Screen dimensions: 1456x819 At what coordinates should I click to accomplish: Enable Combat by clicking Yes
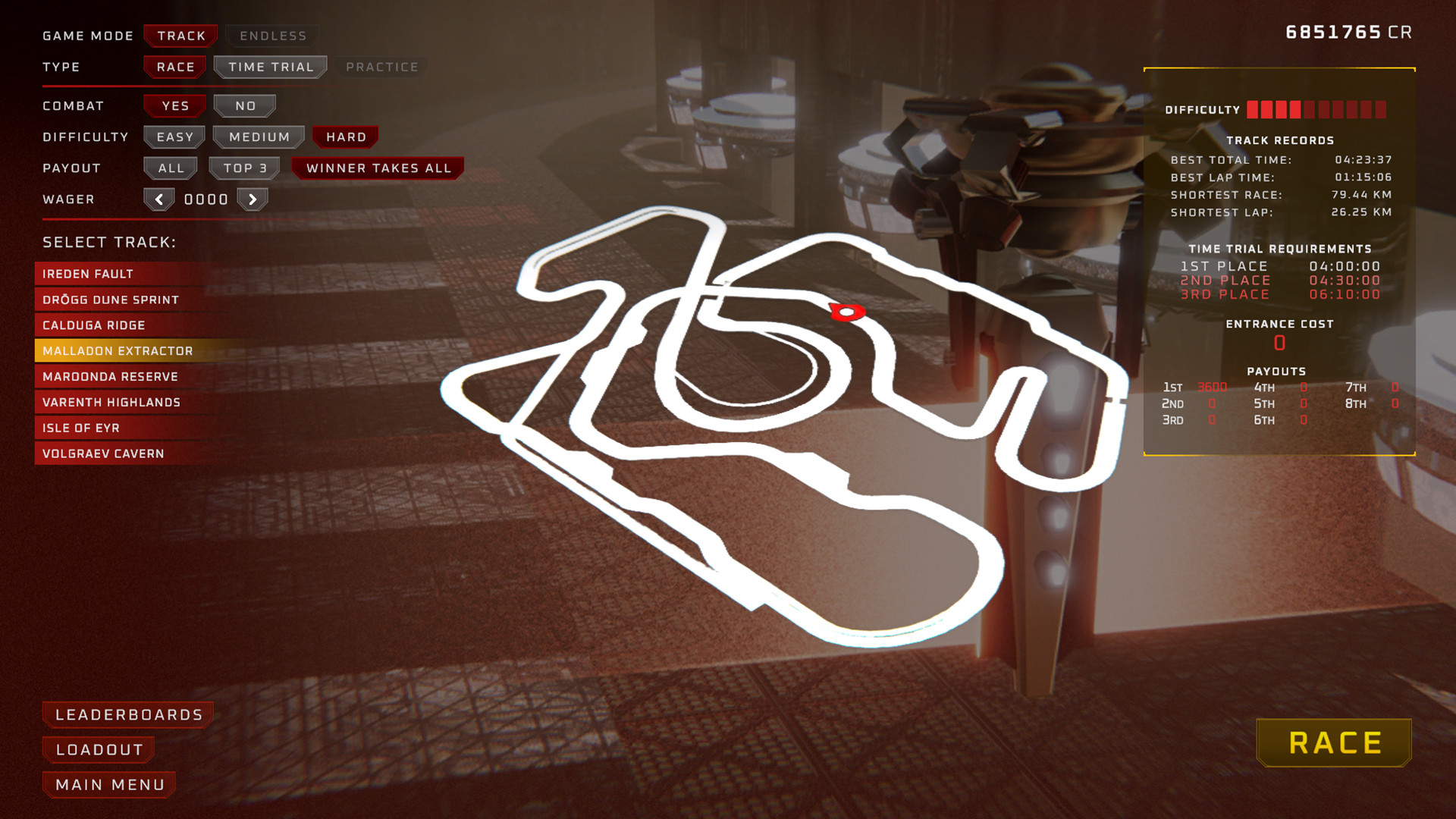pos(174,105)
